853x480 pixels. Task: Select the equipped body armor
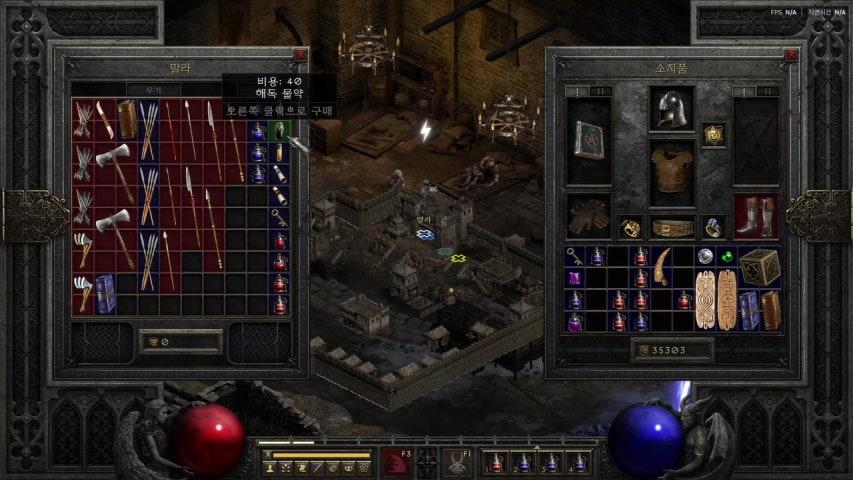pos(671,172)
